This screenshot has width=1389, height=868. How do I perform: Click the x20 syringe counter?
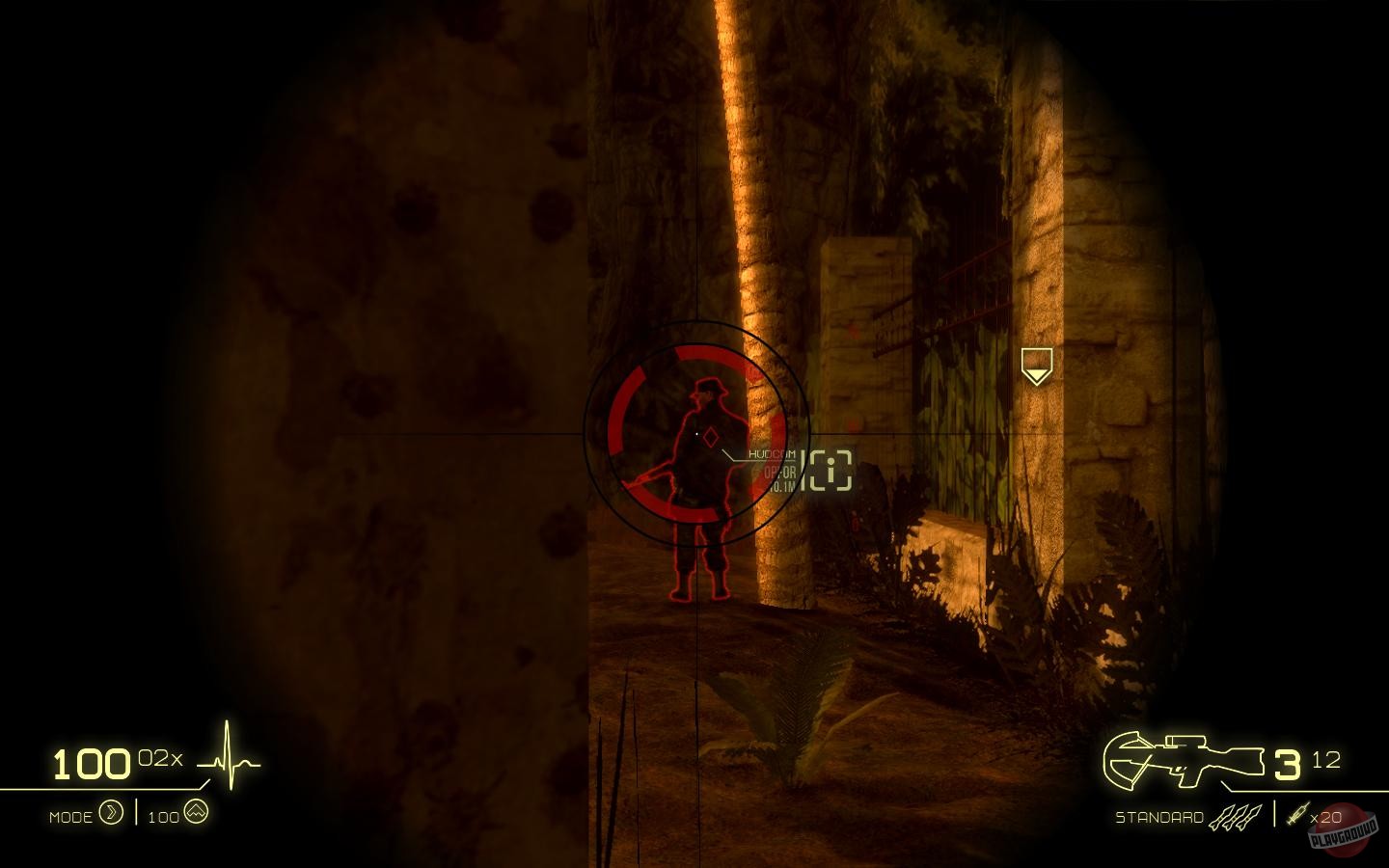click(1324, 816)
